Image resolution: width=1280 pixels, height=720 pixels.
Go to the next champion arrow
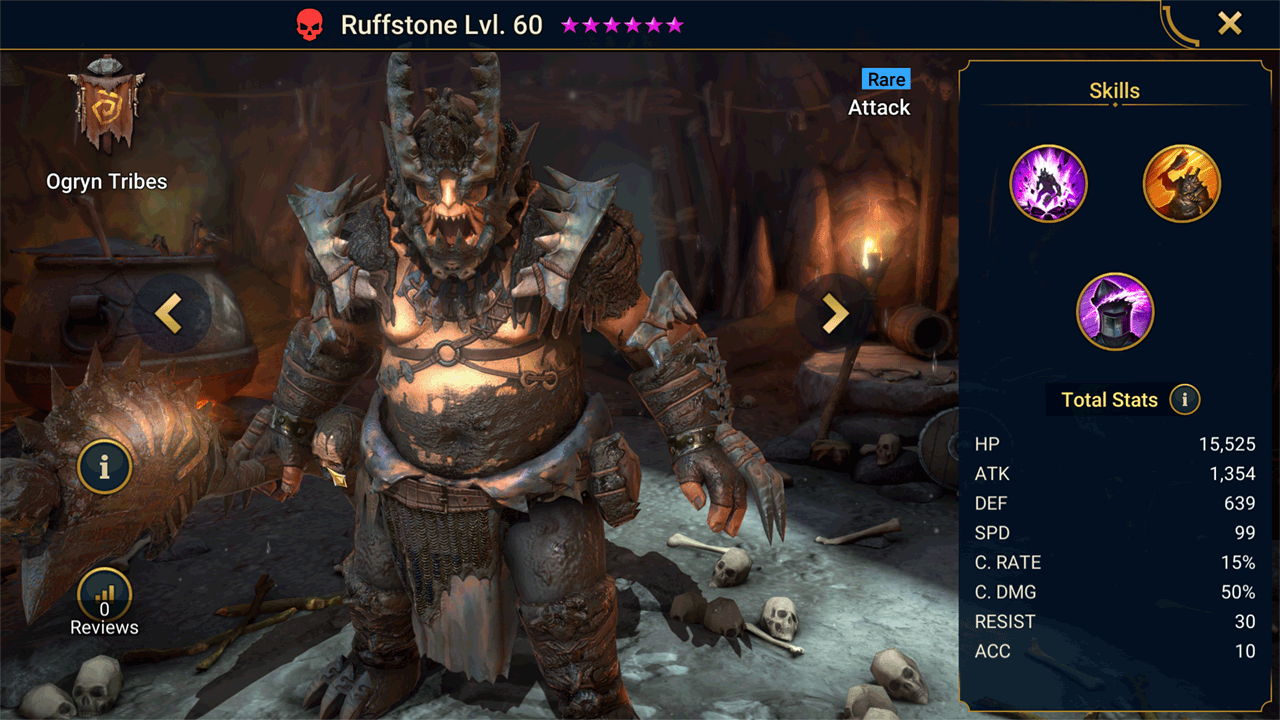(x=834, y=314)
